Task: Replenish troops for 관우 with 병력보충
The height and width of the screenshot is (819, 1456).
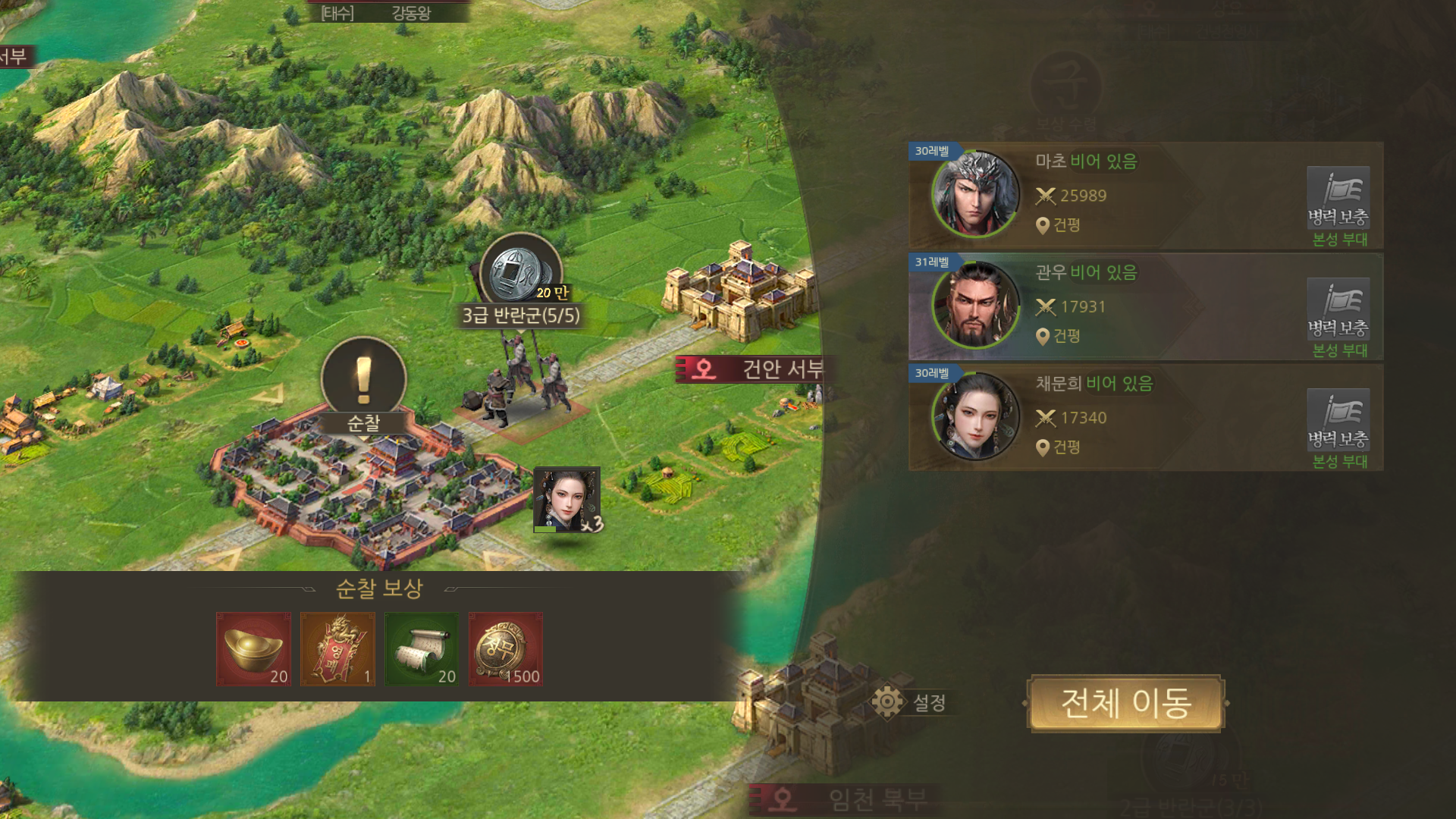Action: (1338, 309)
